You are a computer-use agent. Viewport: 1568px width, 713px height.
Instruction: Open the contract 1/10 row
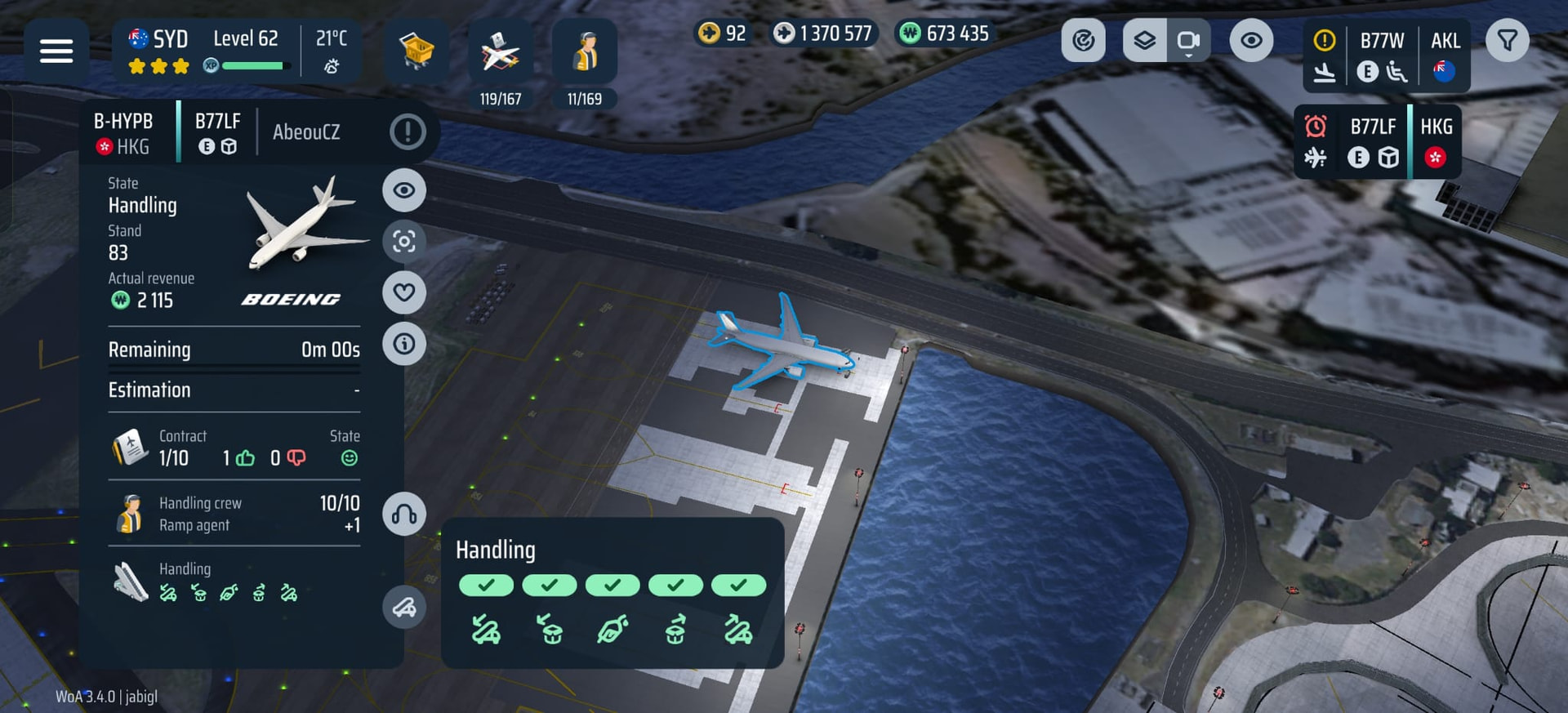234,448
